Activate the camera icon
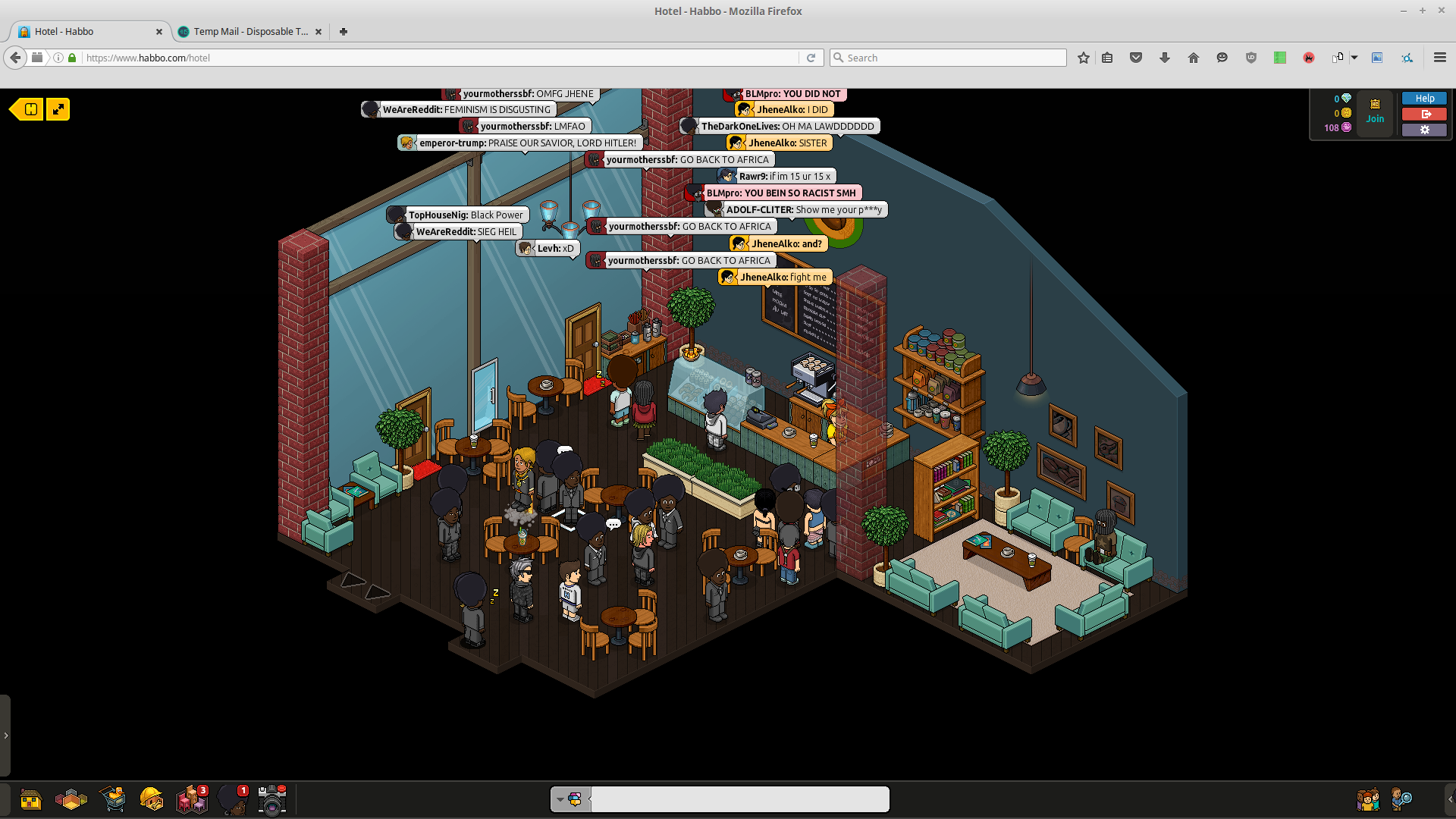 pyautogui.click(x=271, y=799)
